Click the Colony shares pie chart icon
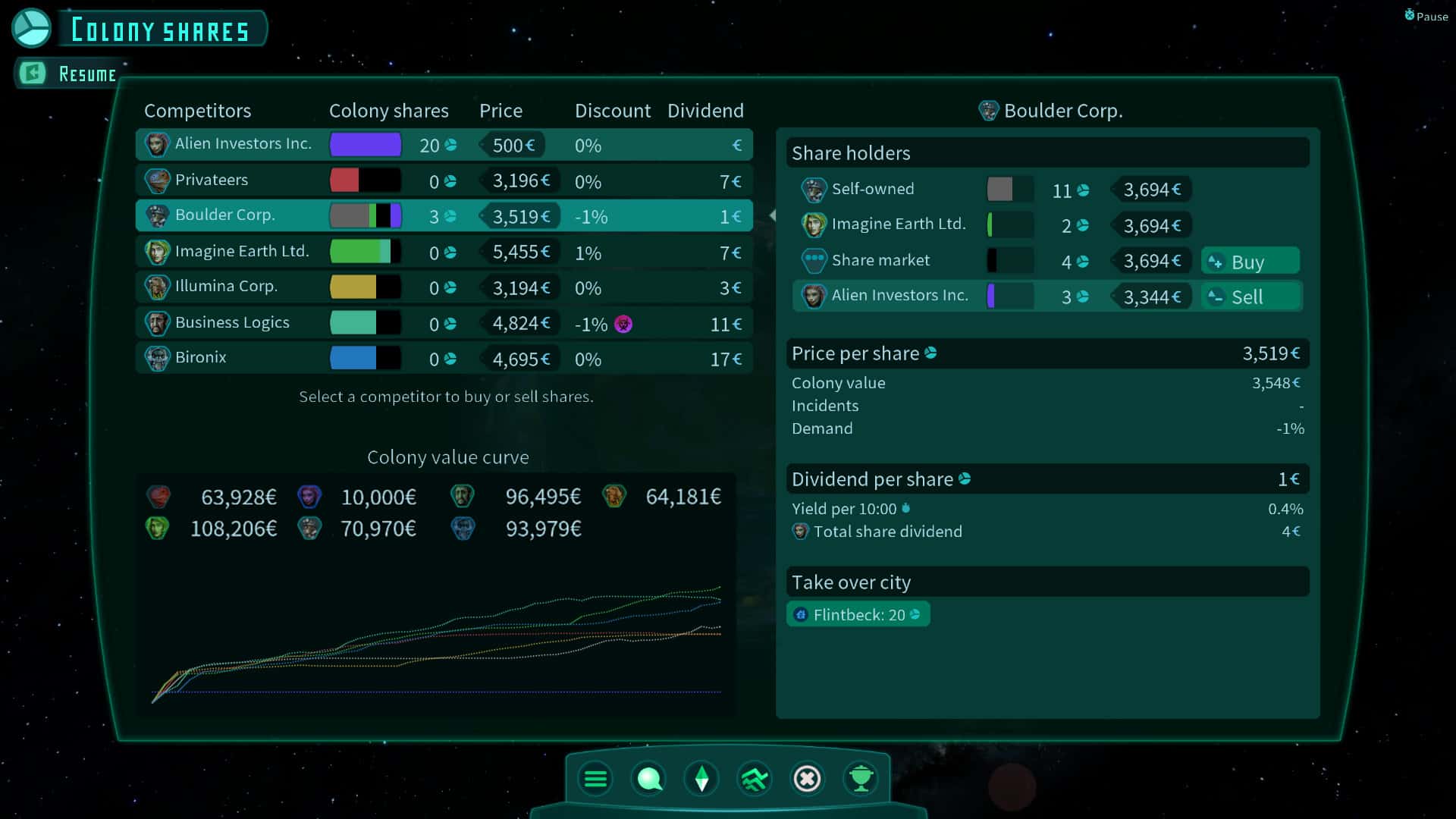The height and width of the screenshot is (819, 1456). coord(31,28)
